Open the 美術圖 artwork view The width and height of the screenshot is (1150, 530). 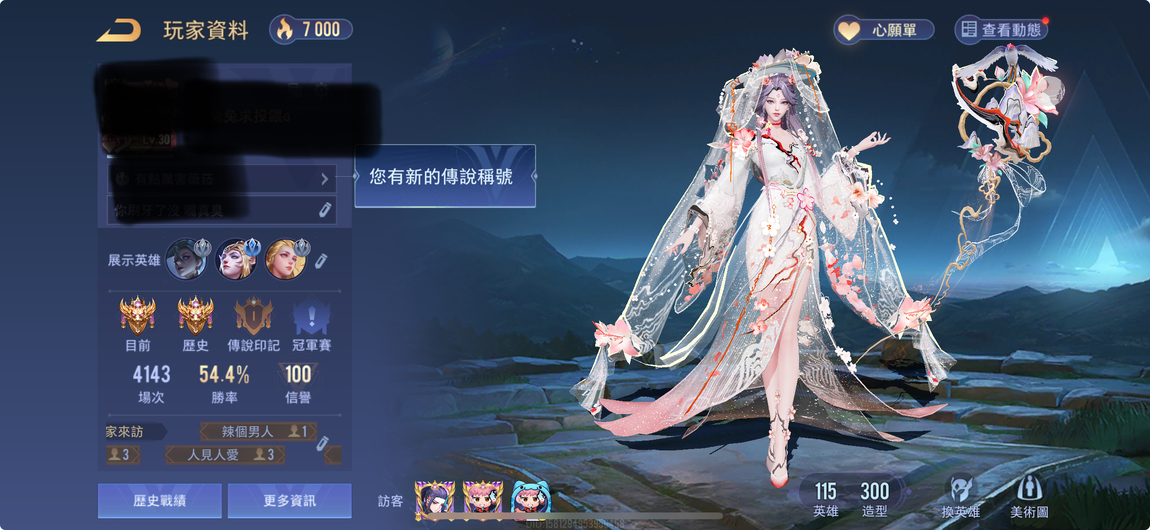(x=1030, y=496)
